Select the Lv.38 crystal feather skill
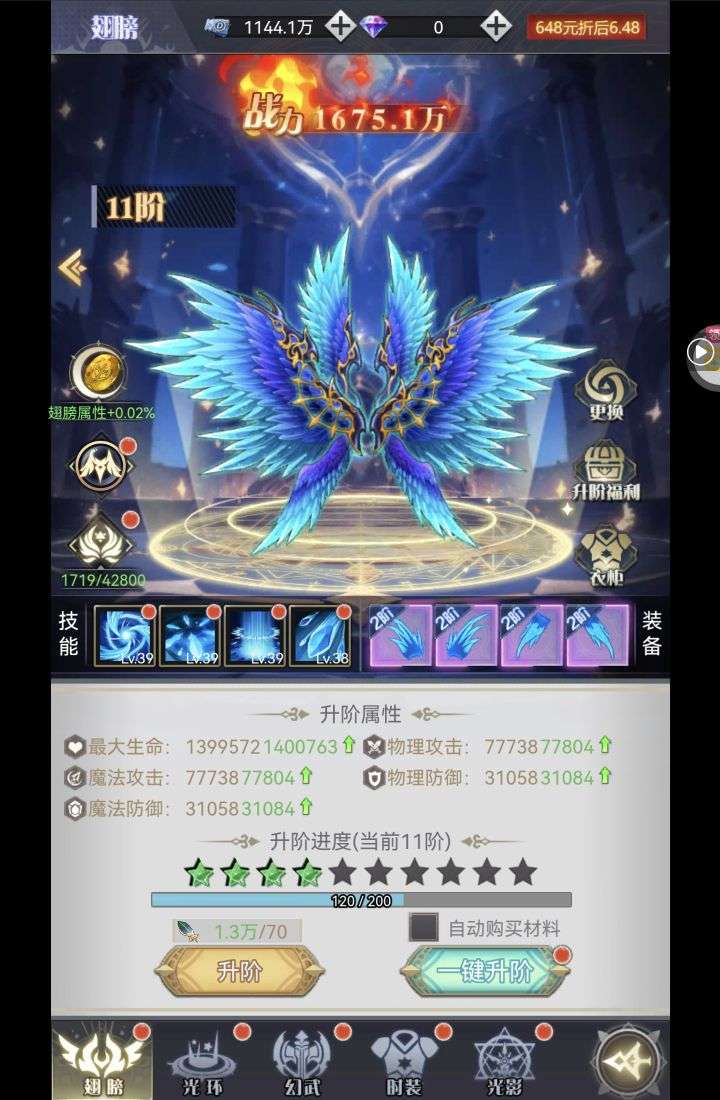 (x=320, y=635)
